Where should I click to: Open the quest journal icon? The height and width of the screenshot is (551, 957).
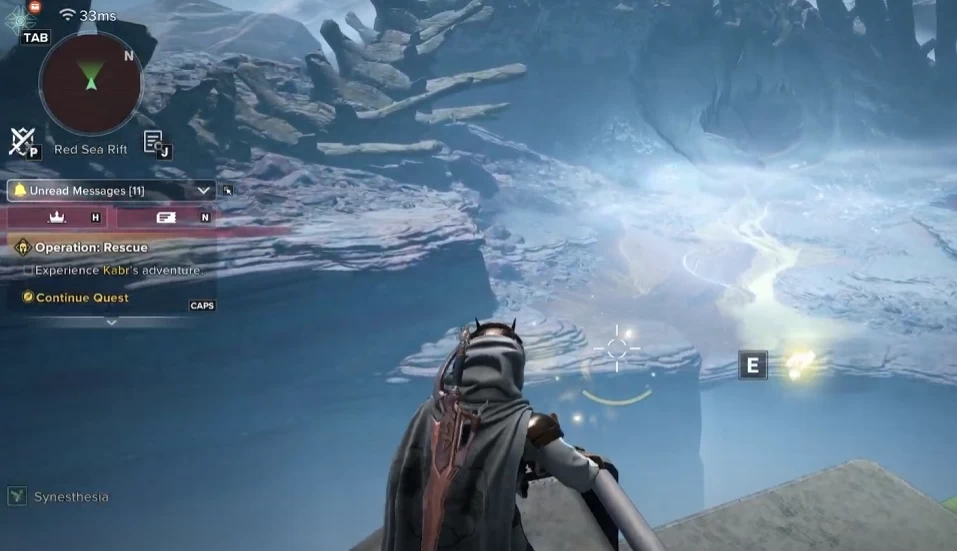[153, 142]
